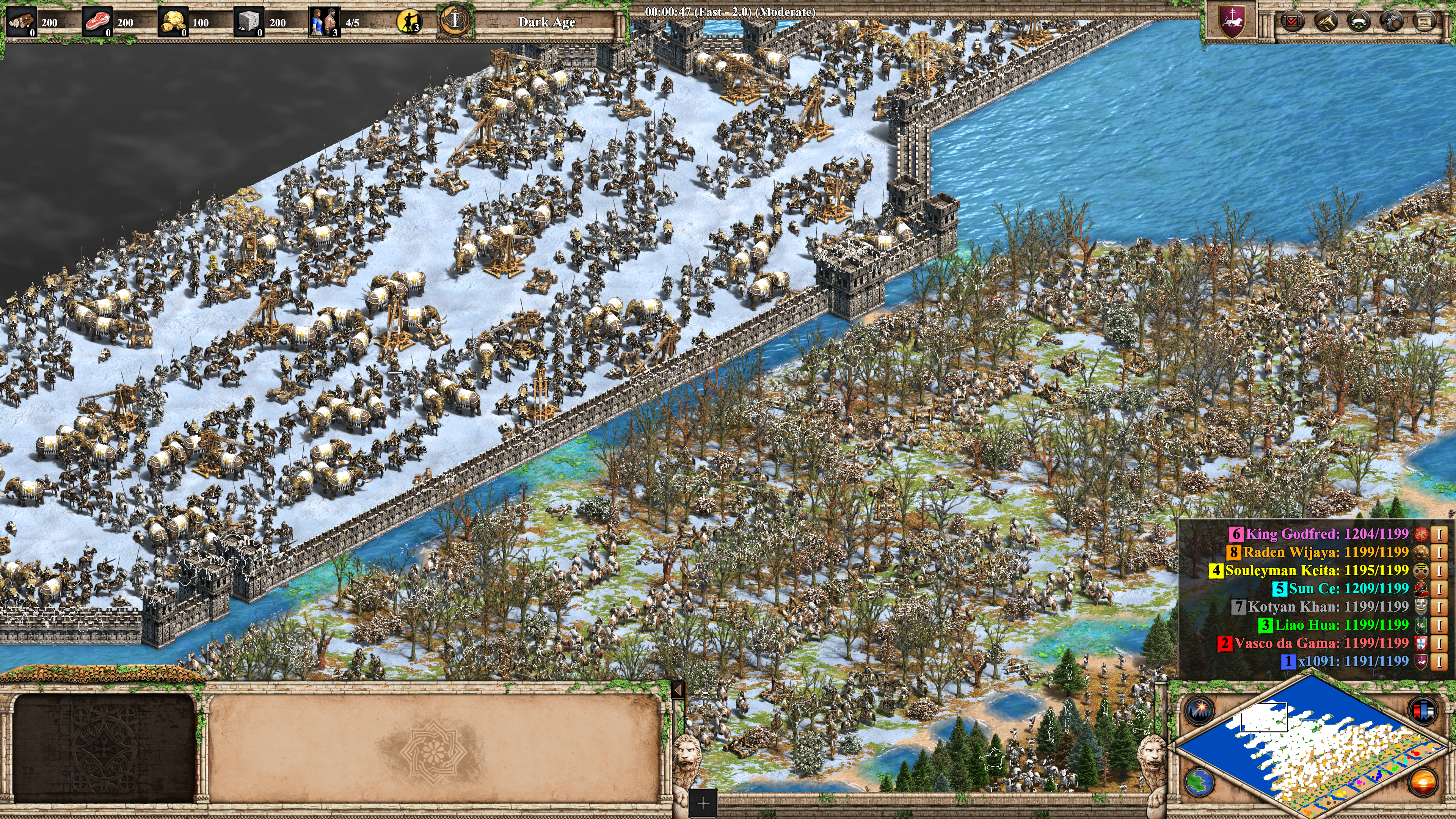This screenshot has height=819, width=1456.
Task: Open chat with the golden horns icon
Action: coord(1325,22)
